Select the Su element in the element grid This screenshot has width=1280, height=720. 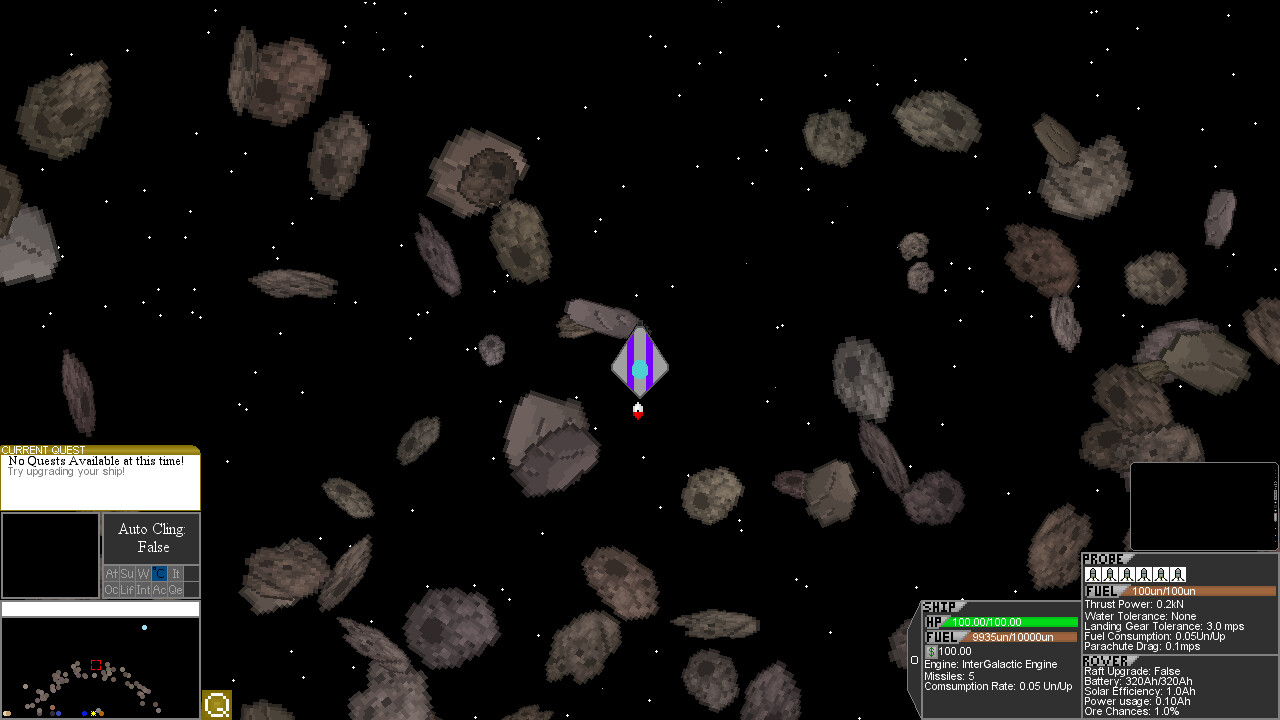click(127, 574)
